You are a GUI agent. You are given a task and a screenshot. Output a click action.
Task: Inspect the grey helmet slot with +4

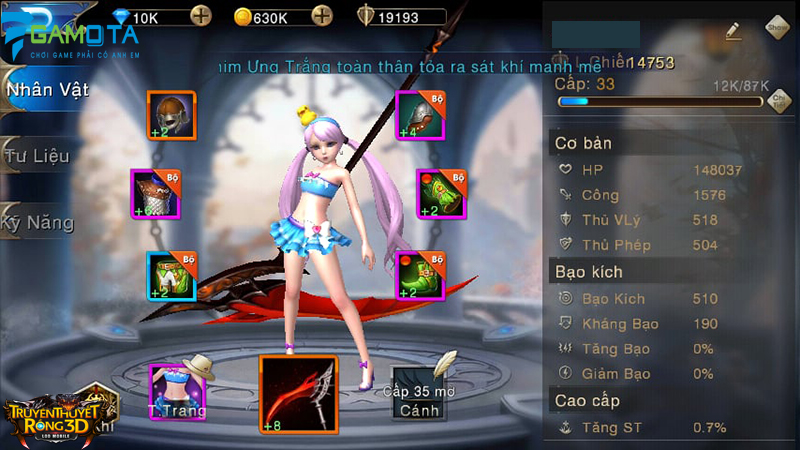click(x=420, y=115)
